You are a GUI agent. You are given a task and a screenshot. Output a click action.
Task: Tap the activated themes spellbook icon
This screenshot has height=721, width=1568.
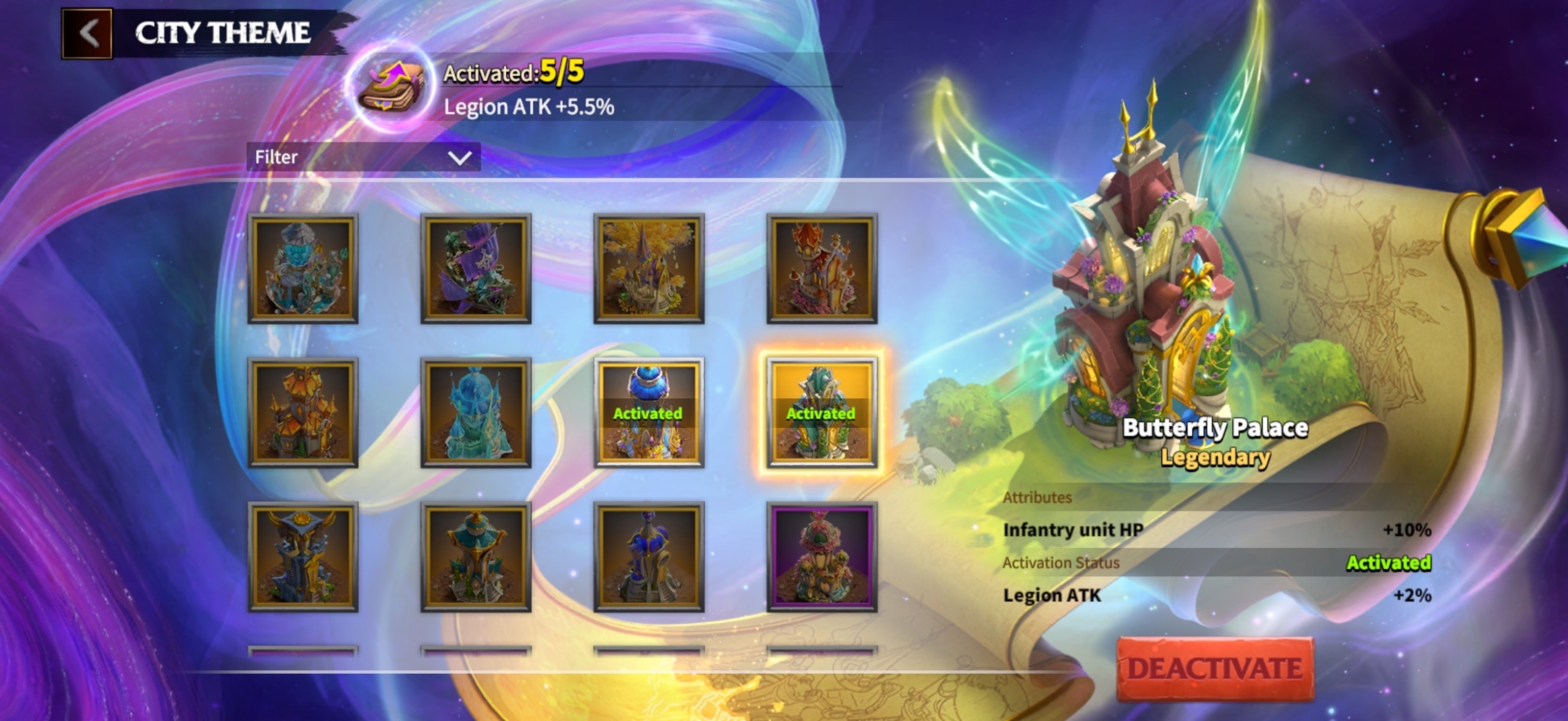pyautogui.click(x=390, y=89)
